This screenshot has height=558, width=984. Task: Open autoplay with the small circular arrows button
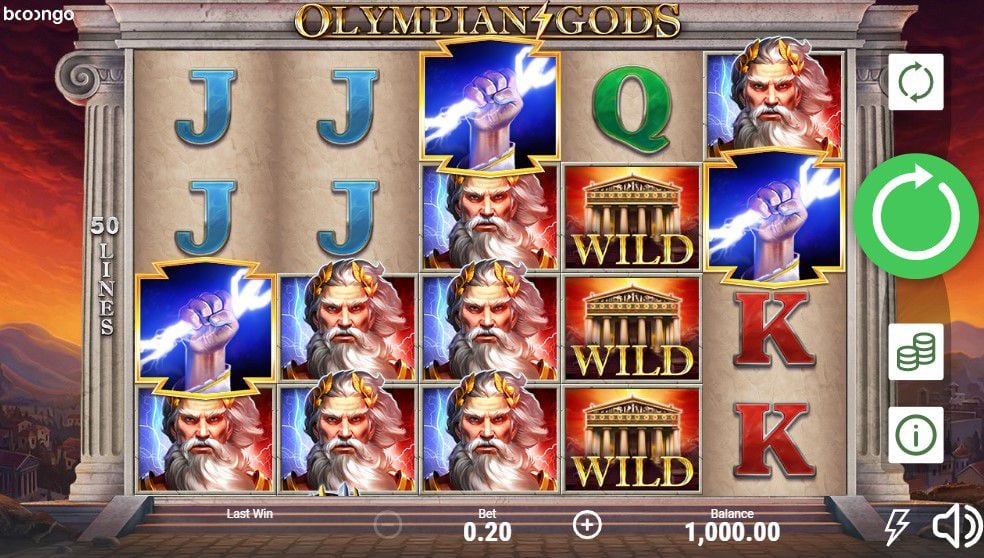point(915,82)
